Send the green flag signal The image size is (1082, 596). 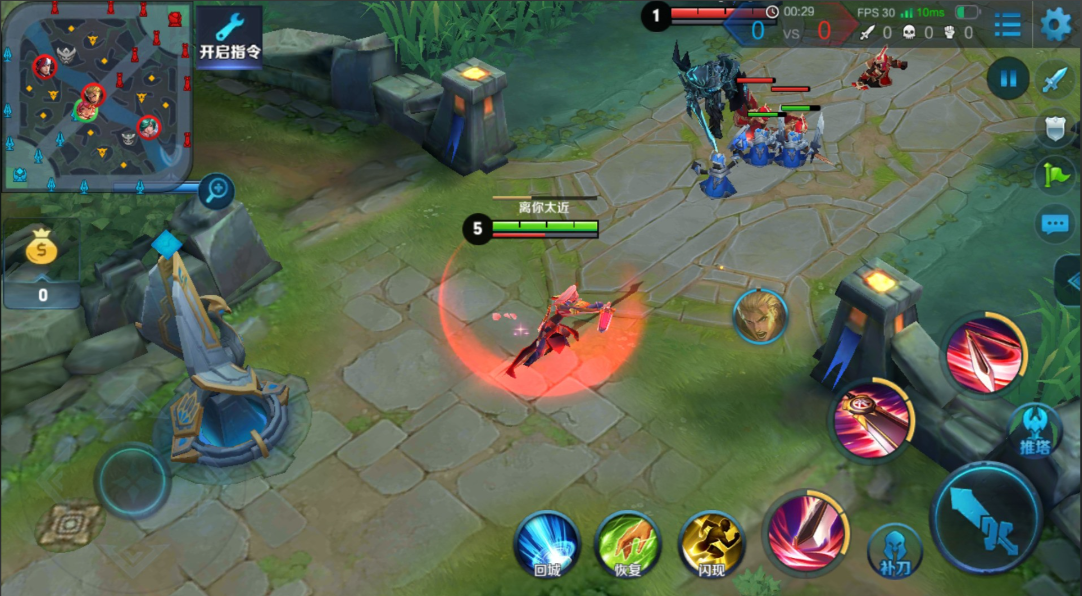tap(1056, 174)
